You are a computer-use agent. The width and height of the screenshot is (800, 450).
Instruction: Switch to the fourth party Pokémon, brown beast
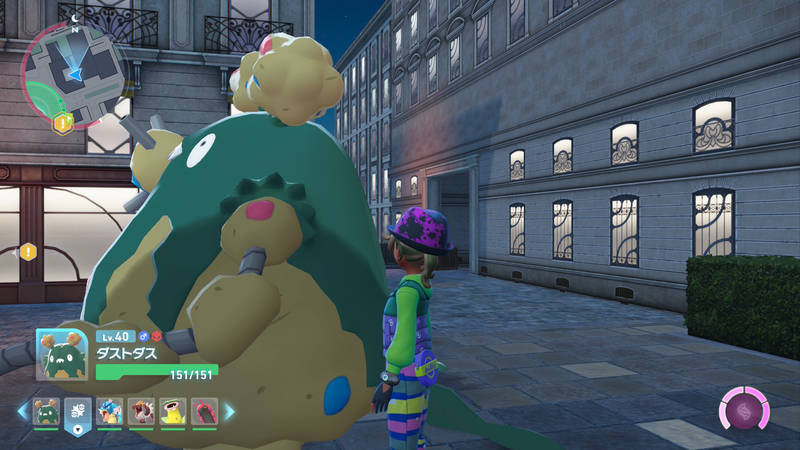(x=141, y=411)
